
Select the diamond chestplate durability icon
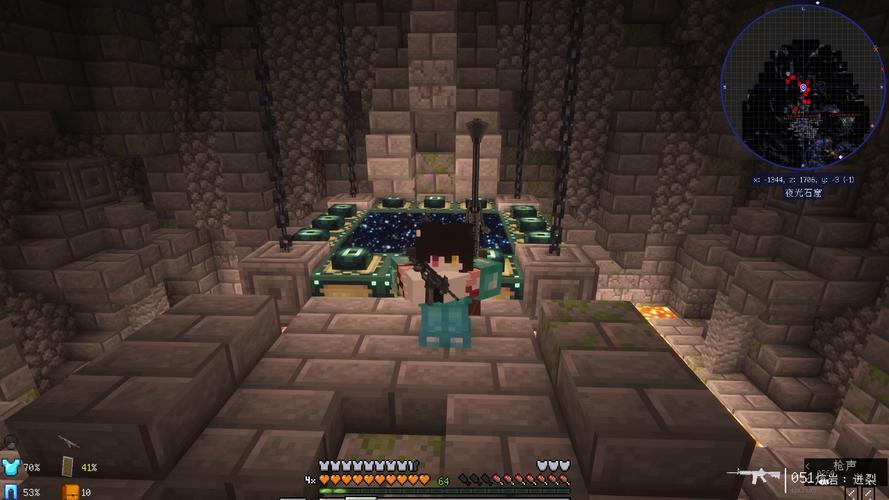[x=11, y=467]
